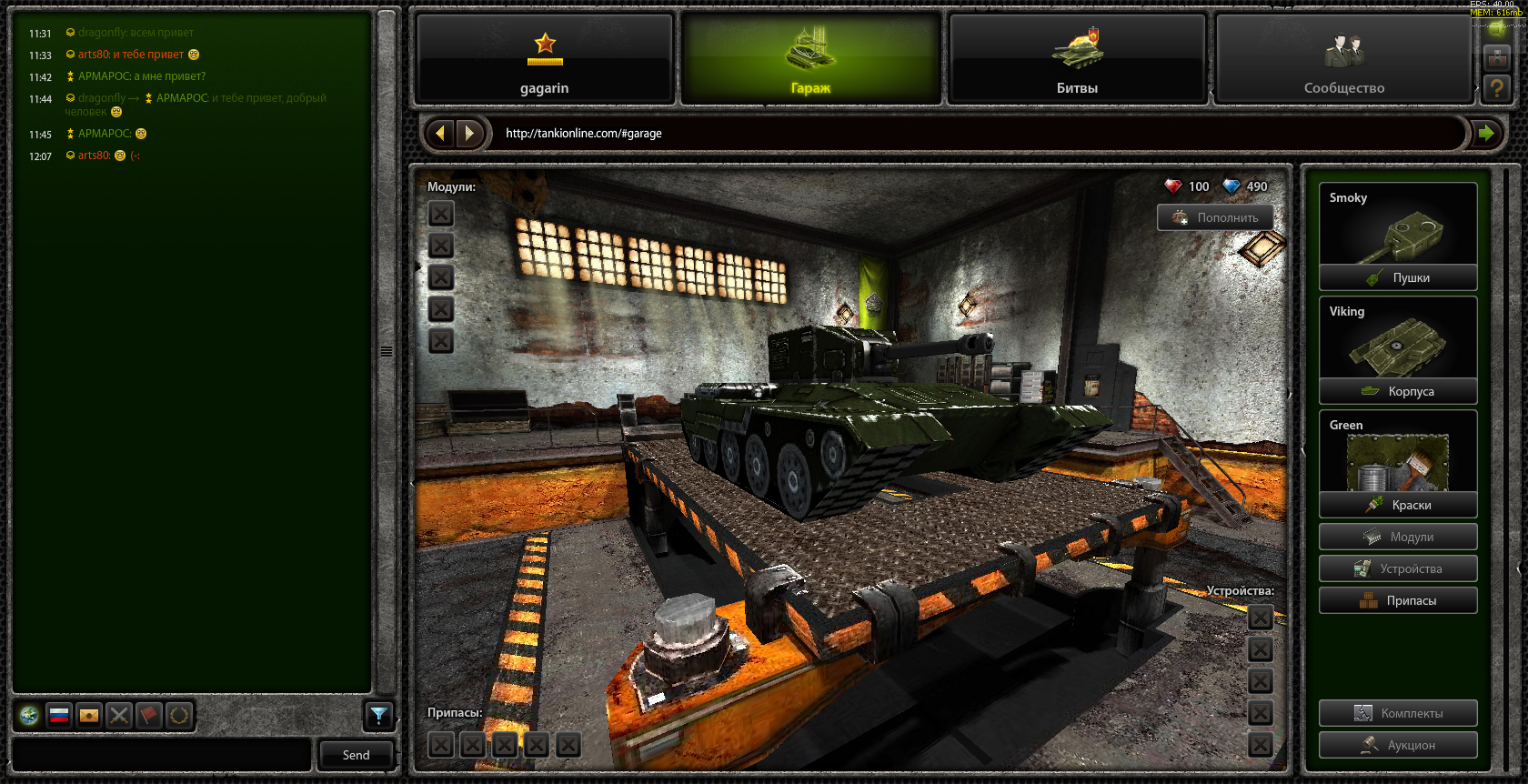
Task: Open the Пушки weapons category
Action: (1398, 277)
